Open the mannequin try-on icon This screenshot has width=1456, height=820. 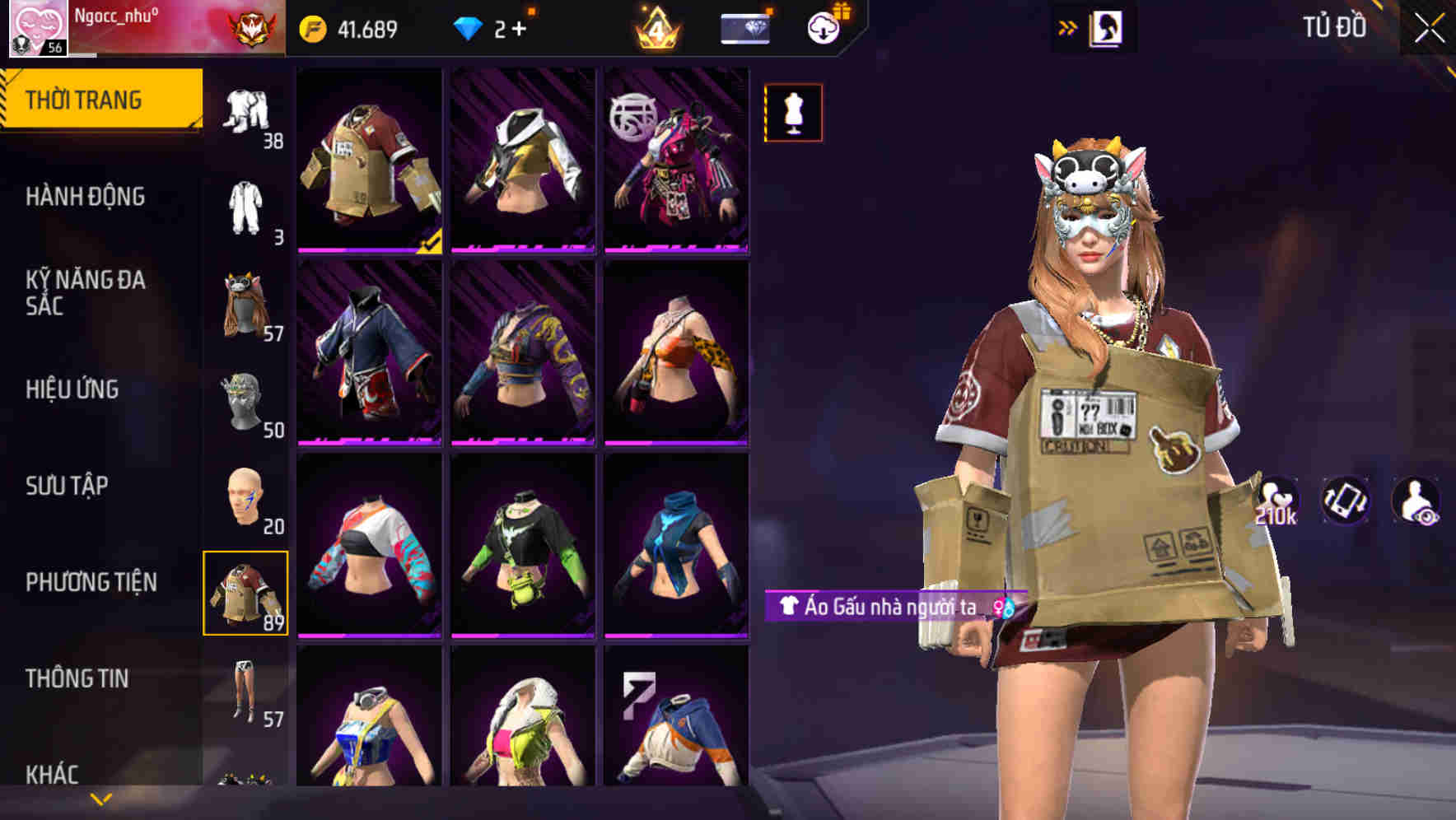[x=793, y=112]
